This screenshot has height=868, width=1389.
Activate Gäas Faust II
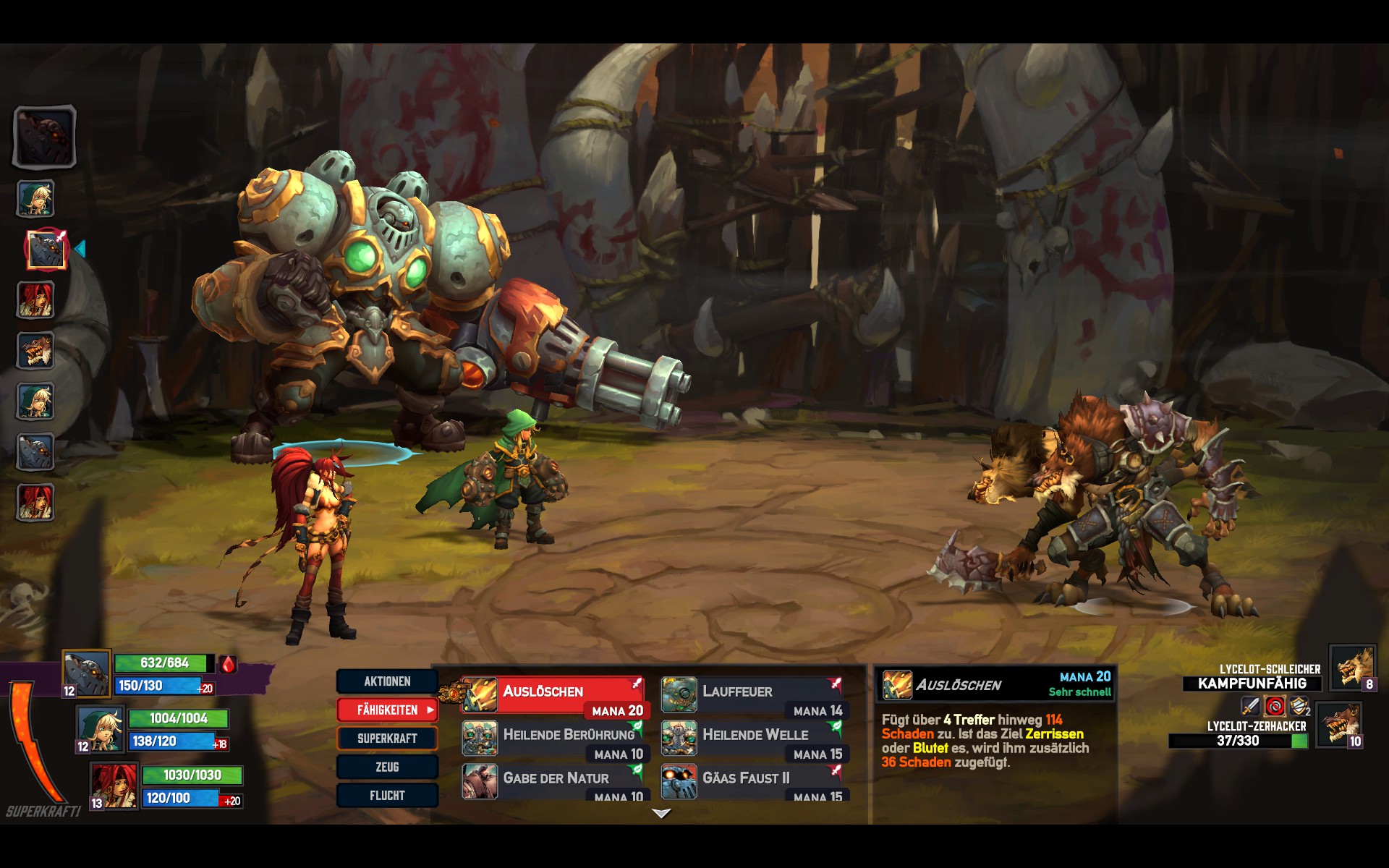tap(752, 782)
